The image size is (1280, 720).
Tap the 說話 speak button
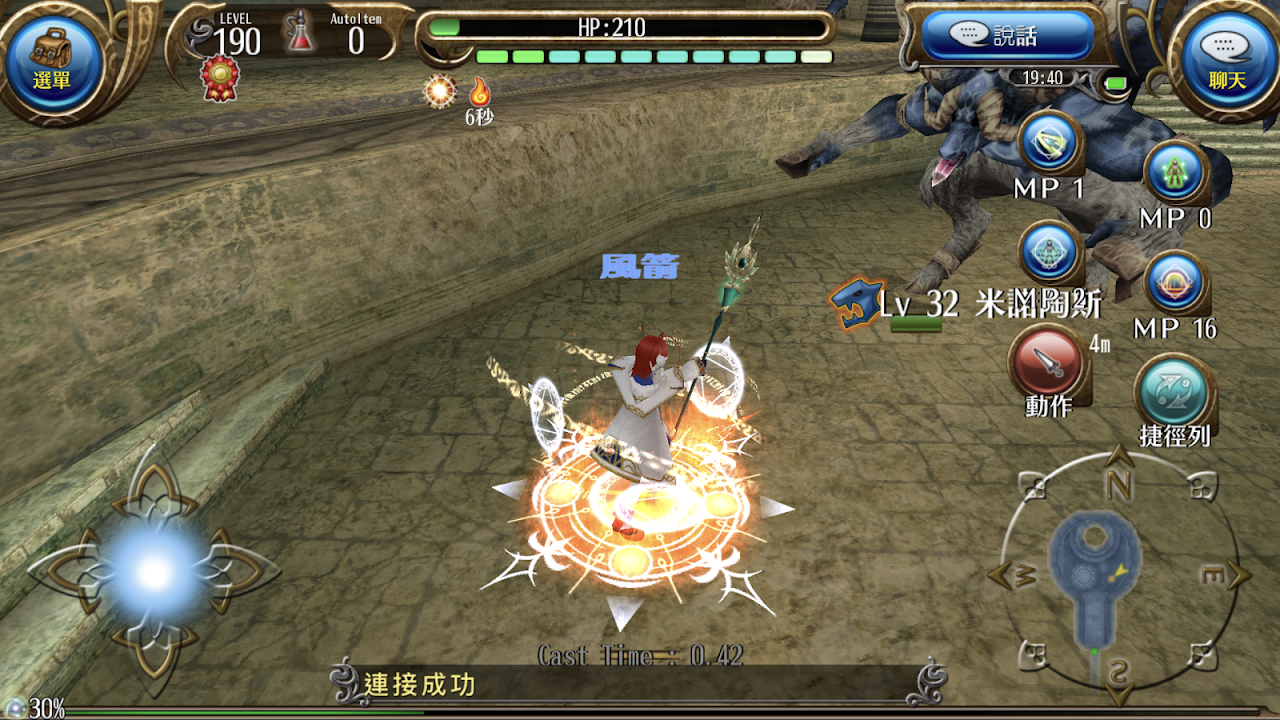pyautogui.click(x=1007, y=37)
